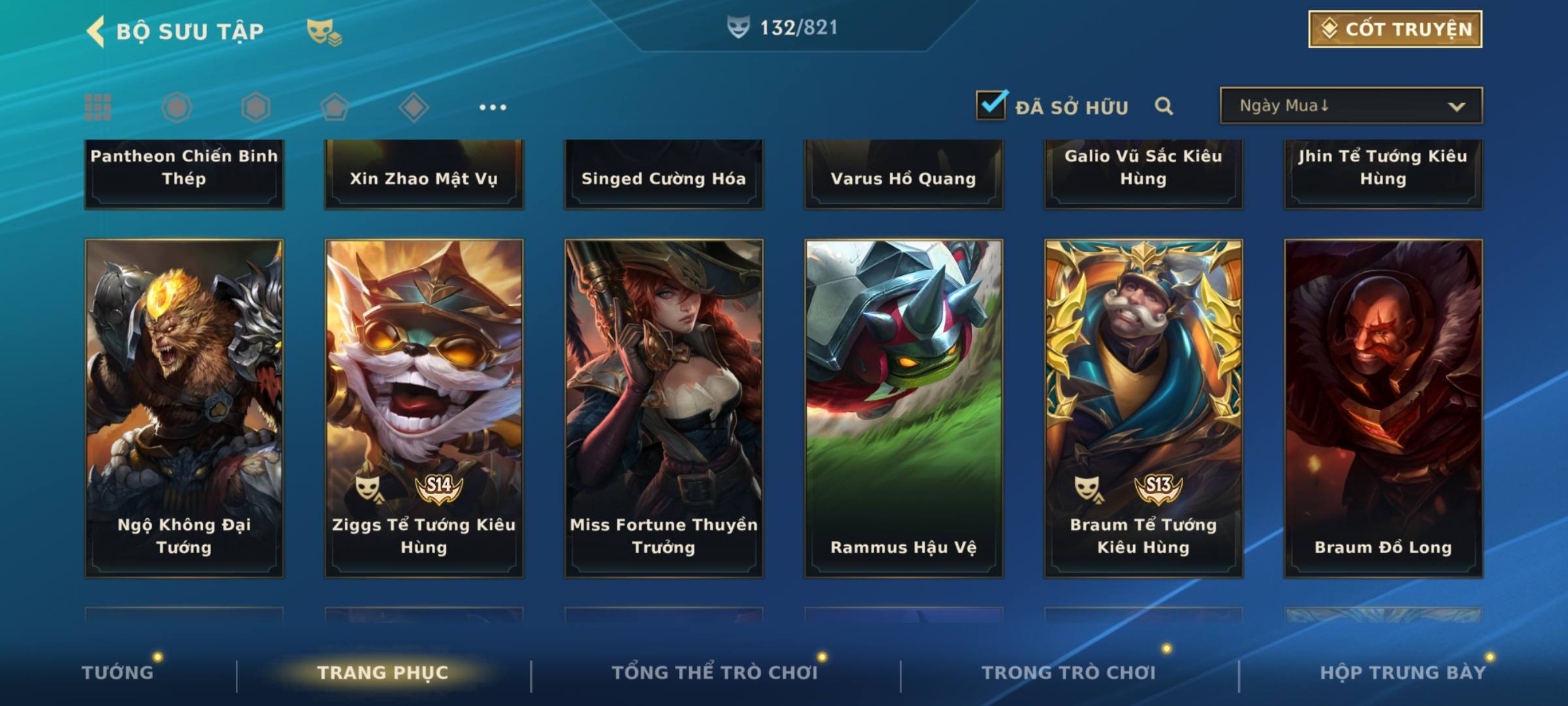Go back from Bộ Sưu Tập

95,31
